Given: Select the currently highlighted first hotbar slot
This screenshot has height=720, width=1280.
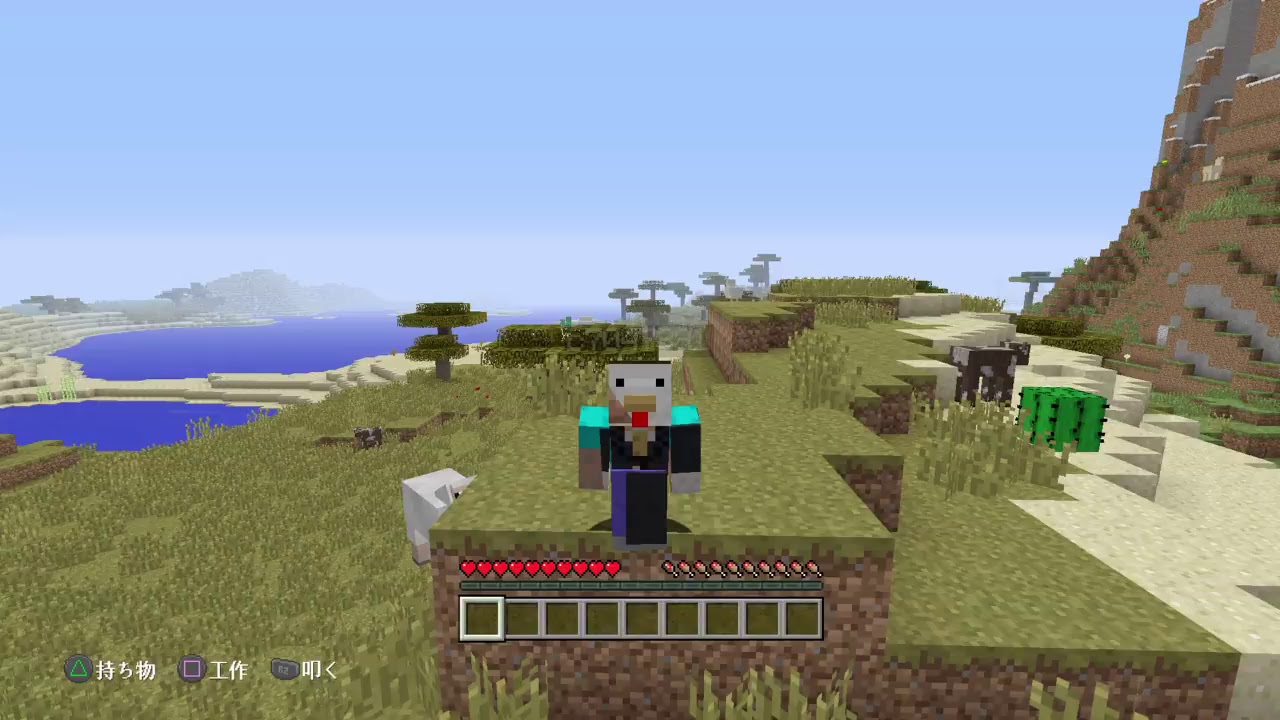Looking at the screenshot, I should coord(483,619).
